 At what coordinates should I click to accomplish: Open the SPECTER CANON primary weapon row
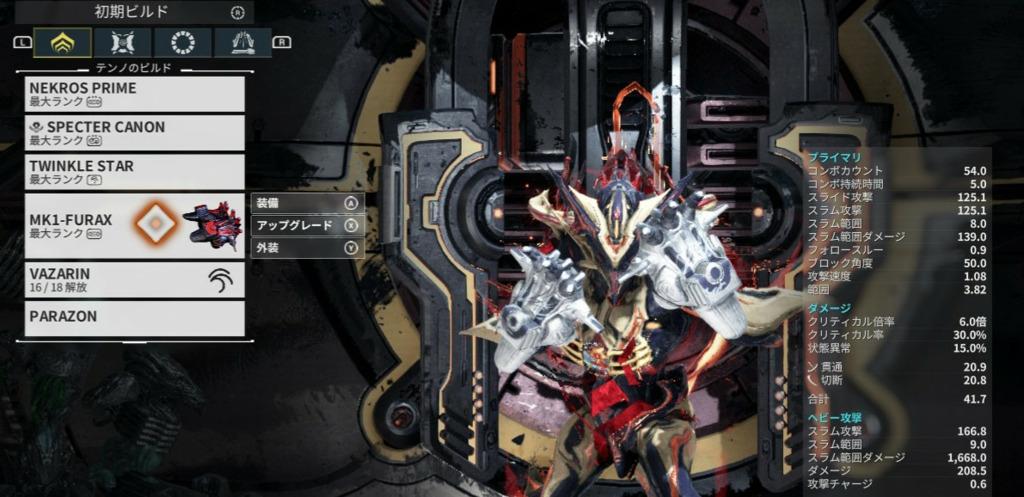coord(135,133)
